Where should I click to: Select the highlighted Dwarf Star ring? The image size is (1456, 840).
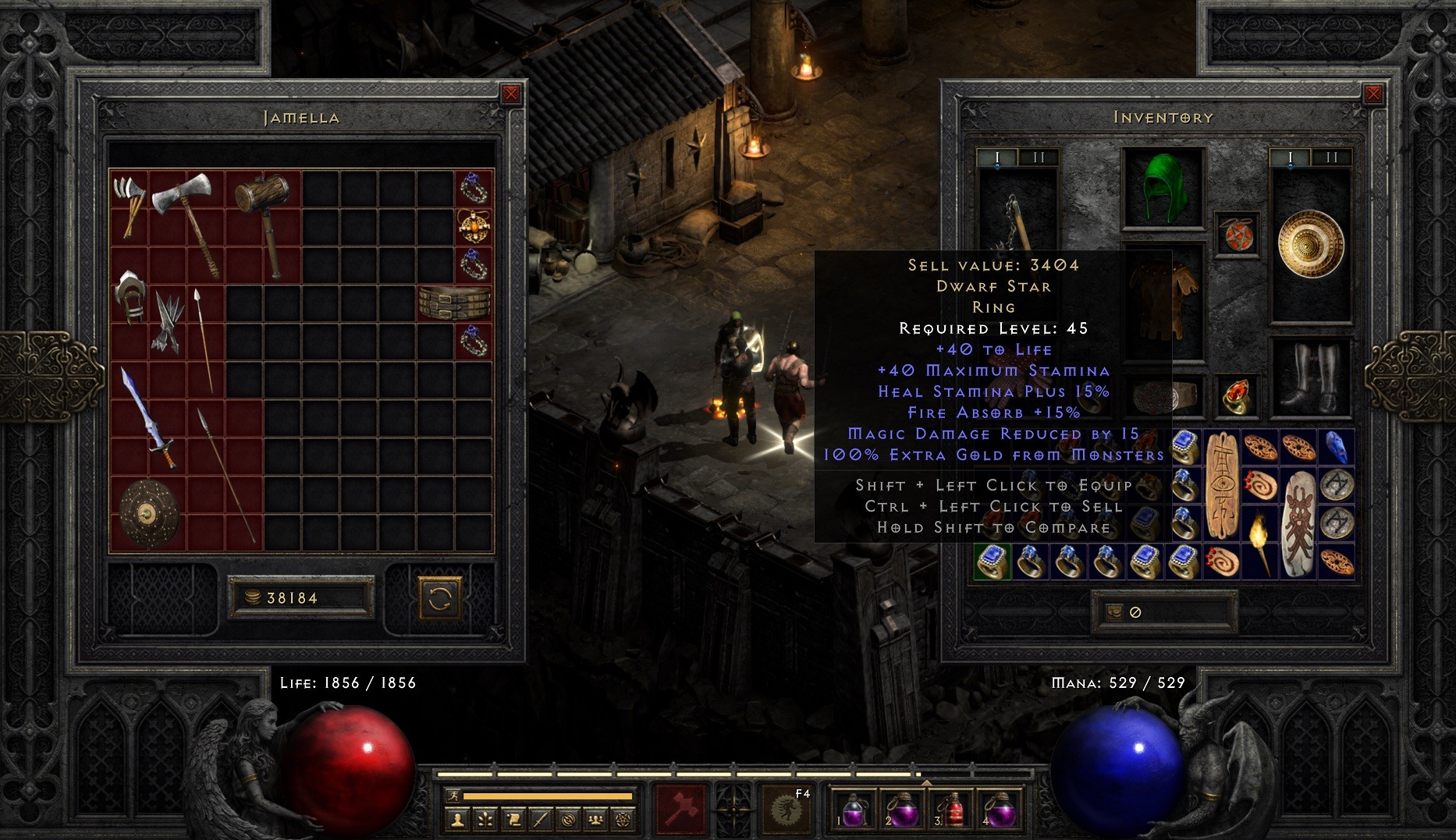(993, 562)
